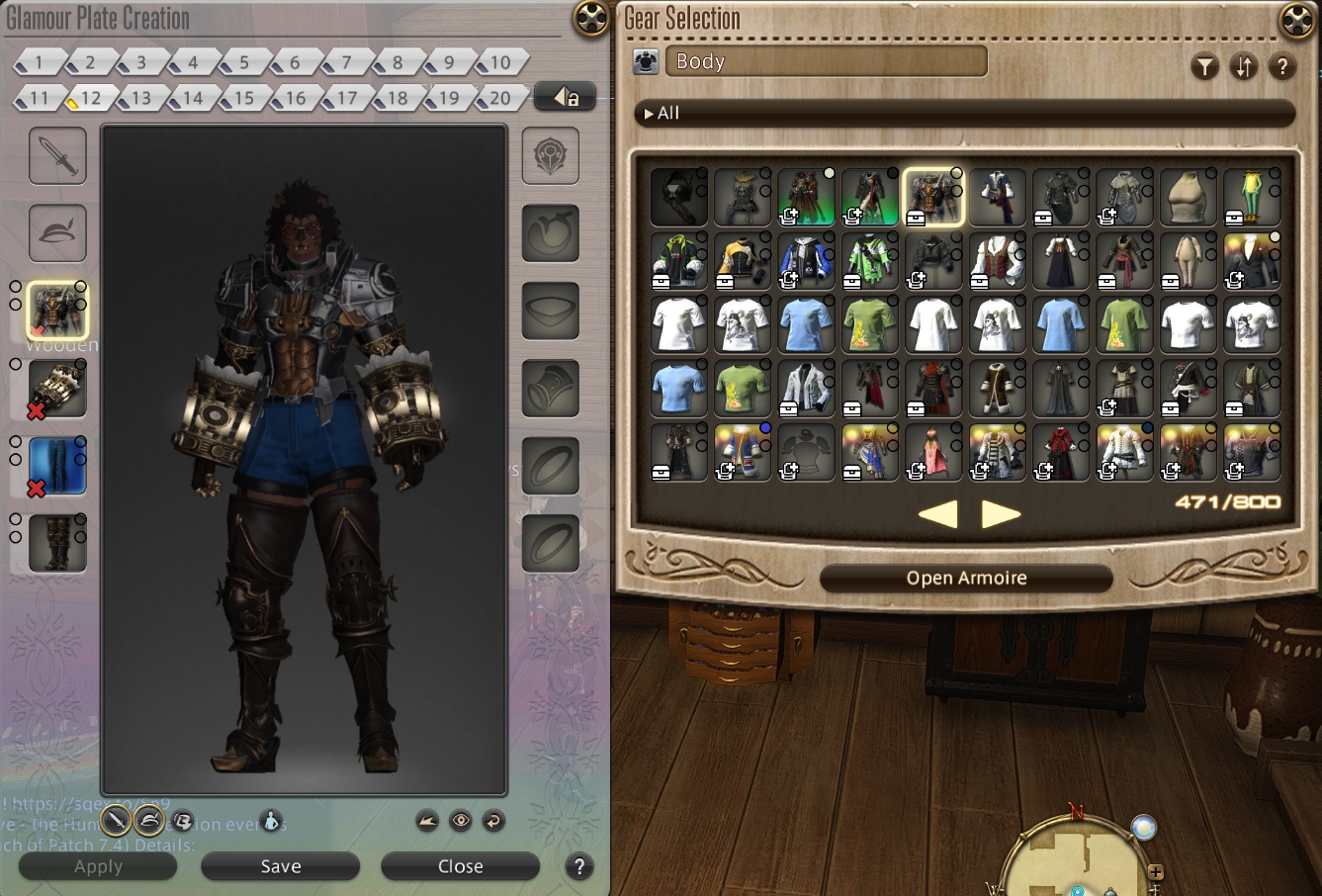Select glamour plate tab 20

click(499, 98)
